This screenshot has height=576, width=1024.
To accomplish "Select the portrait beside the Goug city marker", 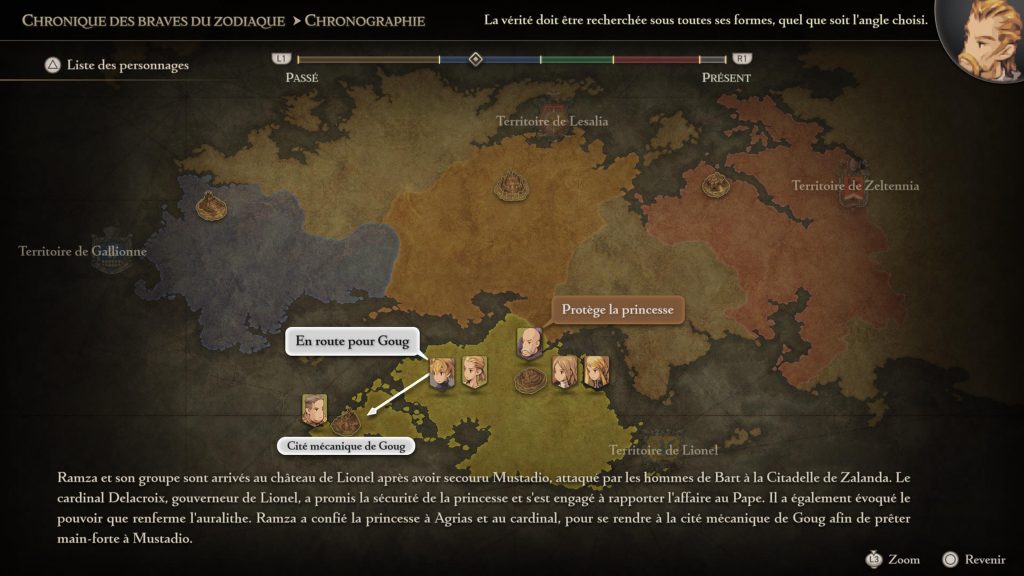I will [314, 407].
